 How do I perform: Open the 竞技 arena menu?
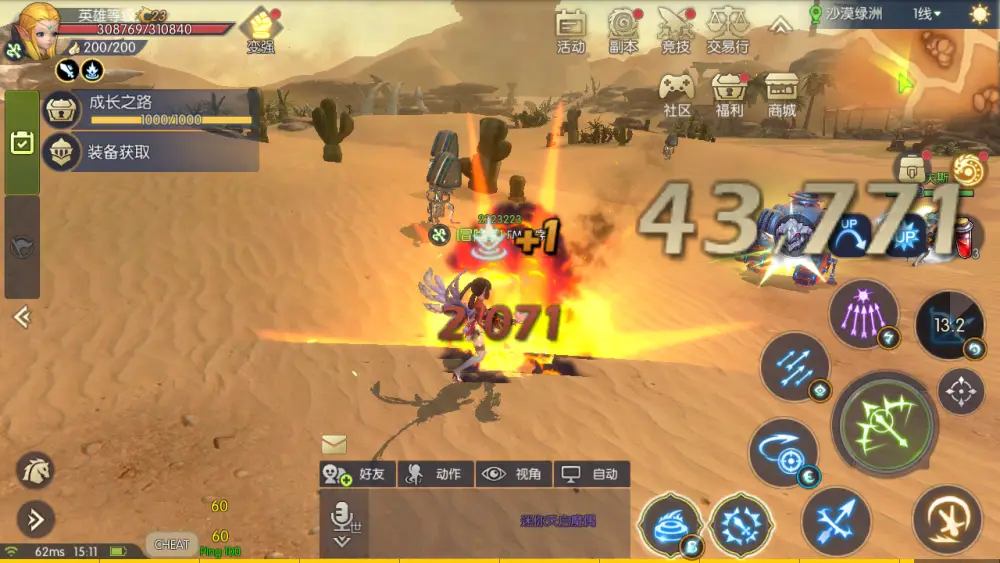[676, 30]
